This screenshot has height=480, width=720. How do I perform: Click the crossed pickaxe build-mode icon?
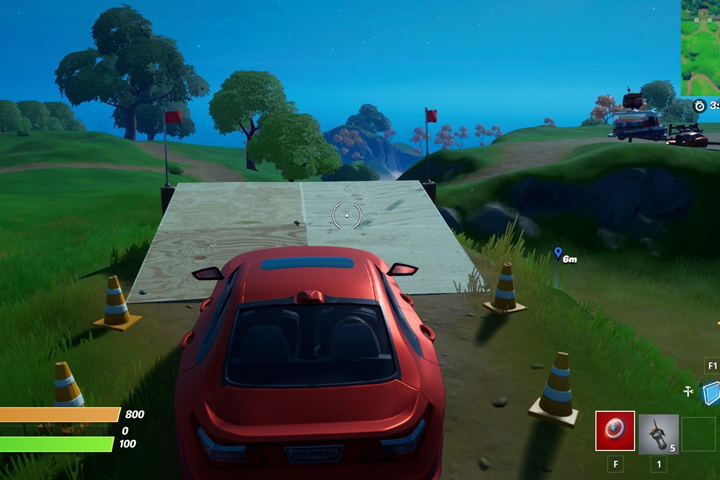[x=688, y=392]
